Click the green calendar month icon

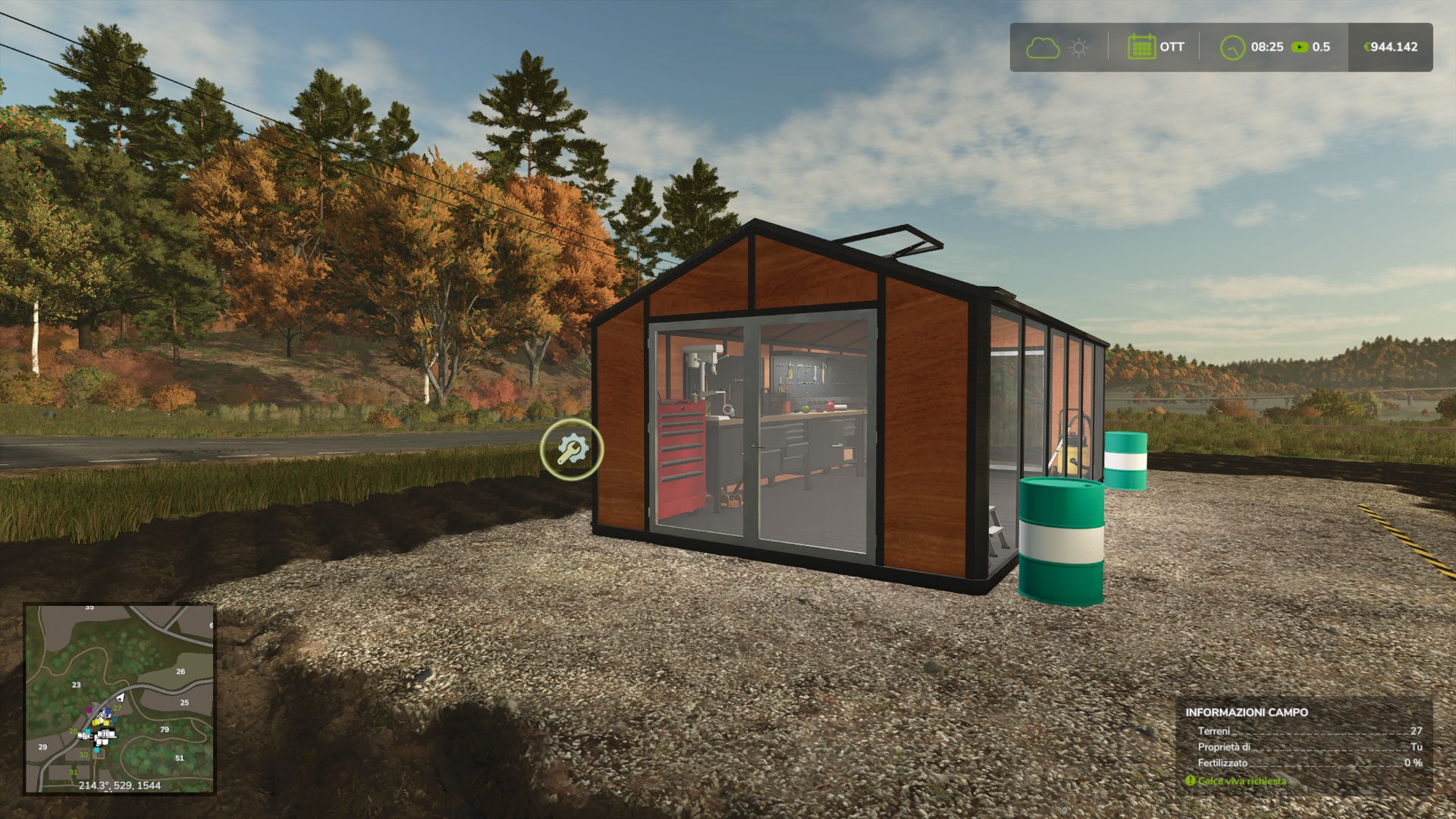click(1141, 47)
